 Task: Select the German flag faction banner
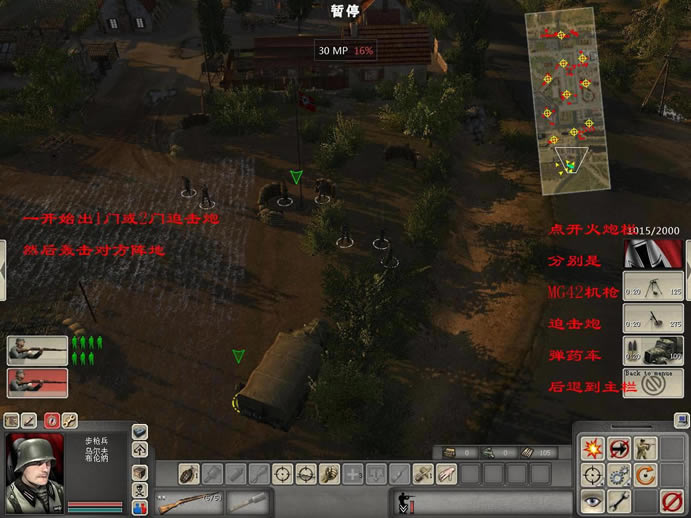(652, 255)
